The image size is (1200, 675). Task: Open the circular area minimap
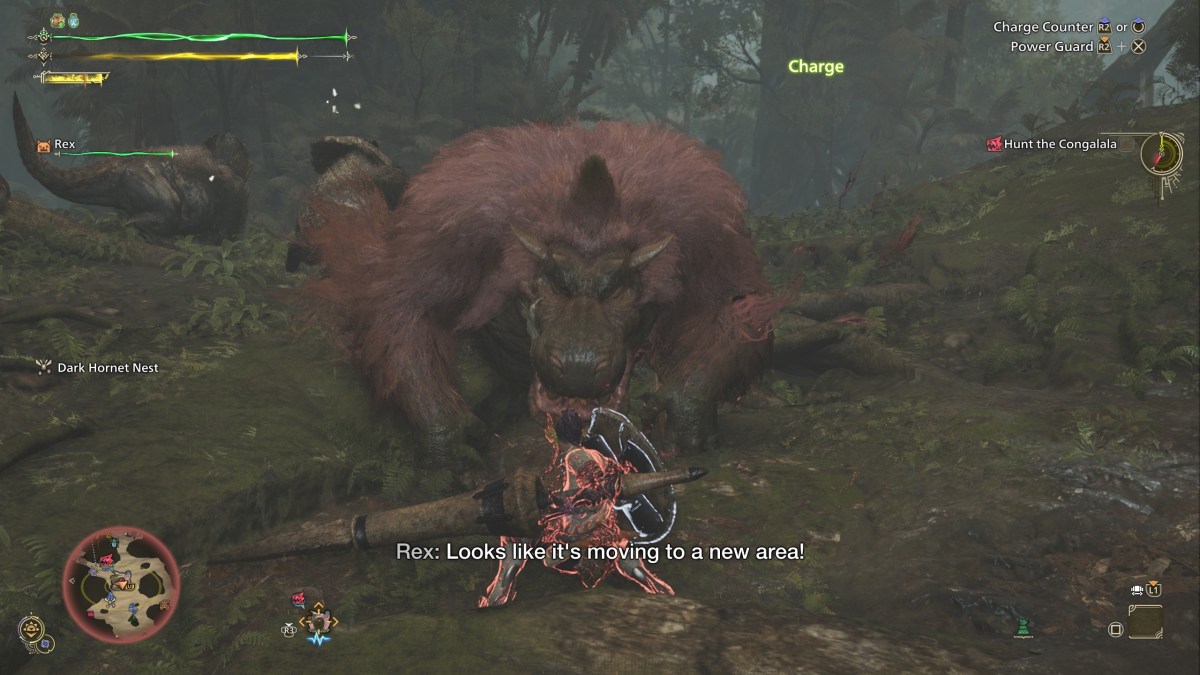121,585
